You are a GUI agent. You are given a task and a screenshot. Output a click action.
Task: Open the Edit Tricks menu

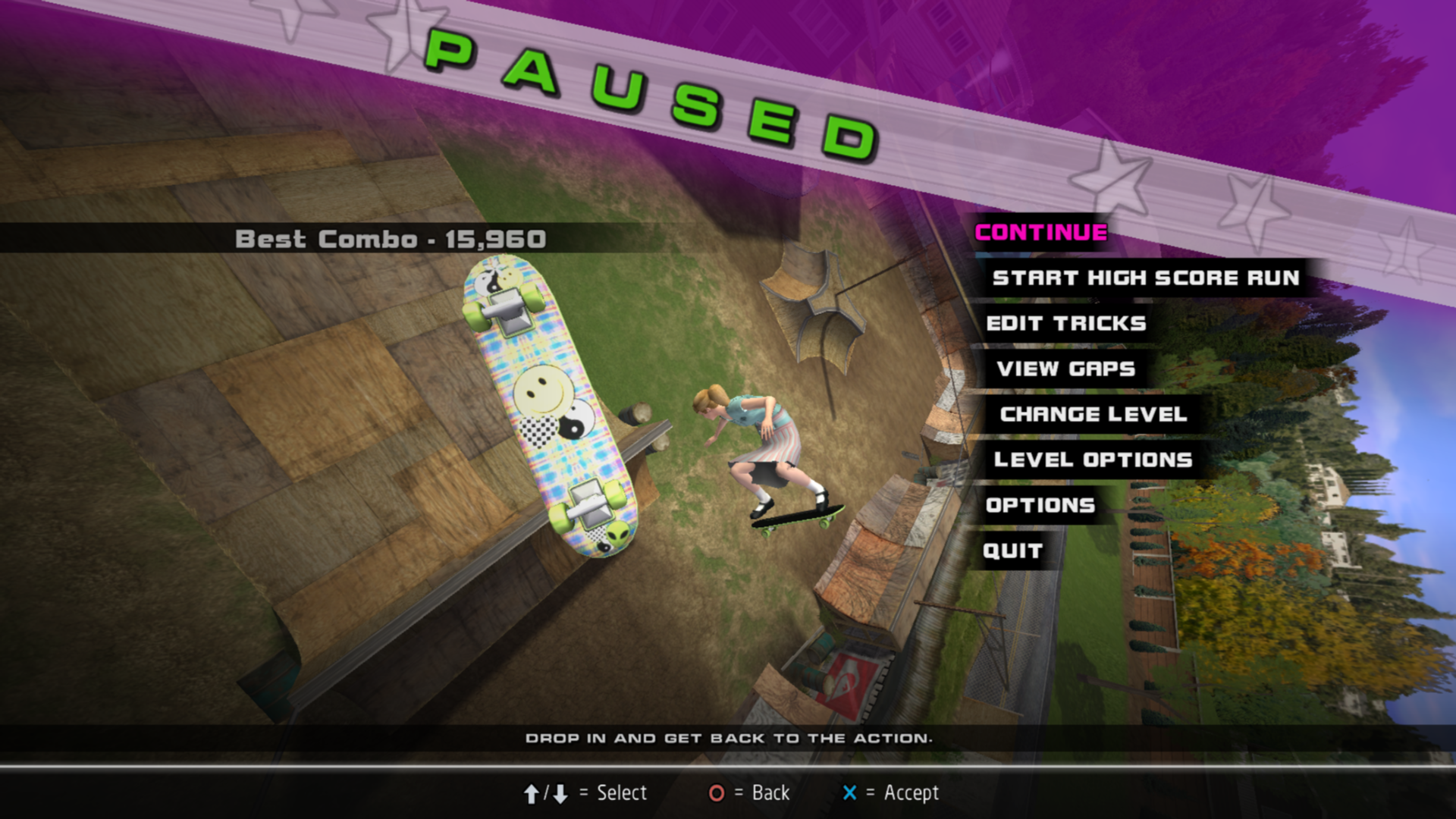pos(1065,323)
